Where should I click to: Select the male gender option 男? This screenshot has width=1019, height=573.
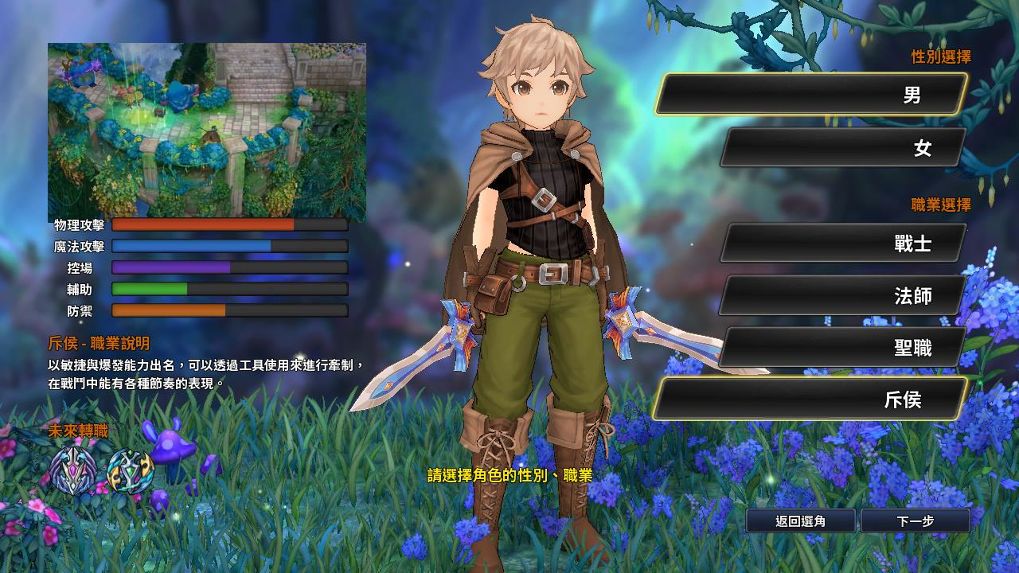click(811, 95)
